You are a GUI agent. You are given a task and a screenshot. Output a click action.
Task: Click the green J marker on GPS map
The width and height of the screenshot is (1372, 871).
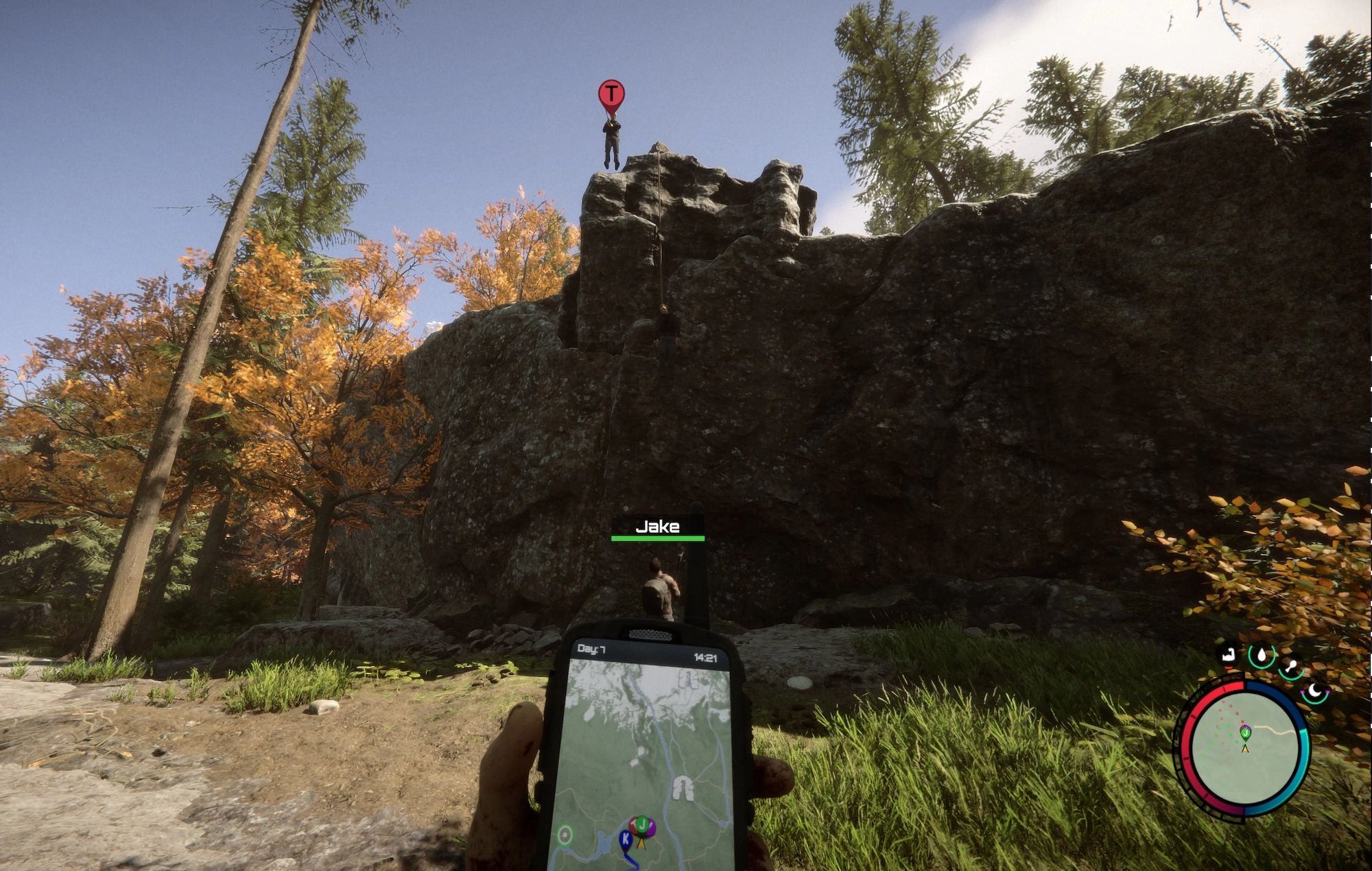(642, 824)
